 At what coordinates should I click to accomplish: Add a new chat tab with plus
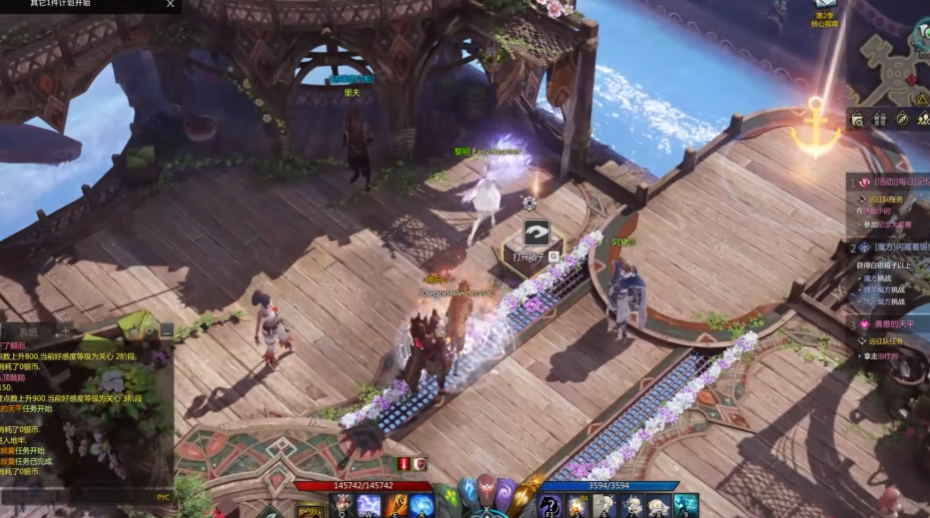click(66, 331)
